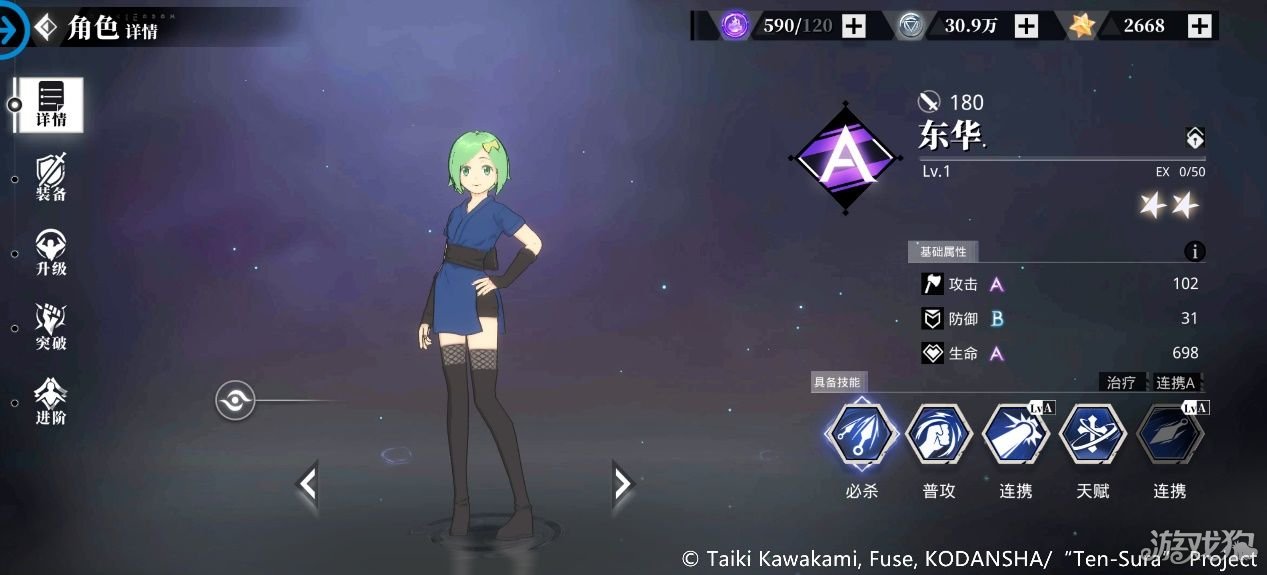Add more silver coins with plus
Screen dimensions: 1267x575
tap(1026, 26)
